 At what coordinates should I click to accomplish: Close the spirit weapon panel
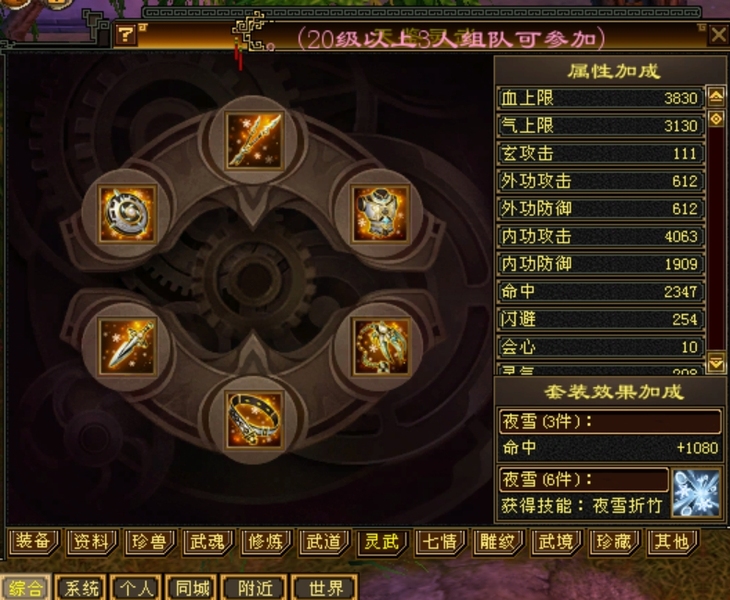click(x=718, y=35)
